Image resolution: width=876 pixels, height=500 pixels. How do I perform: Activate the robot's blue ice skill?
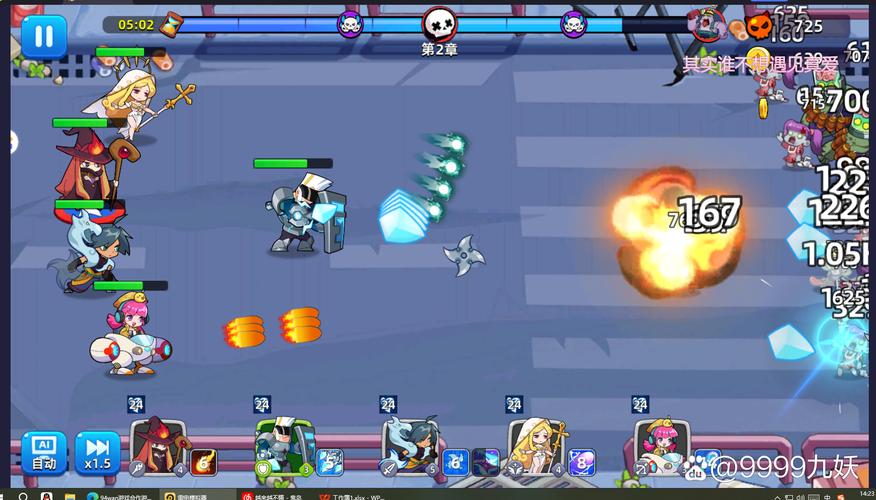click(330, 461)
